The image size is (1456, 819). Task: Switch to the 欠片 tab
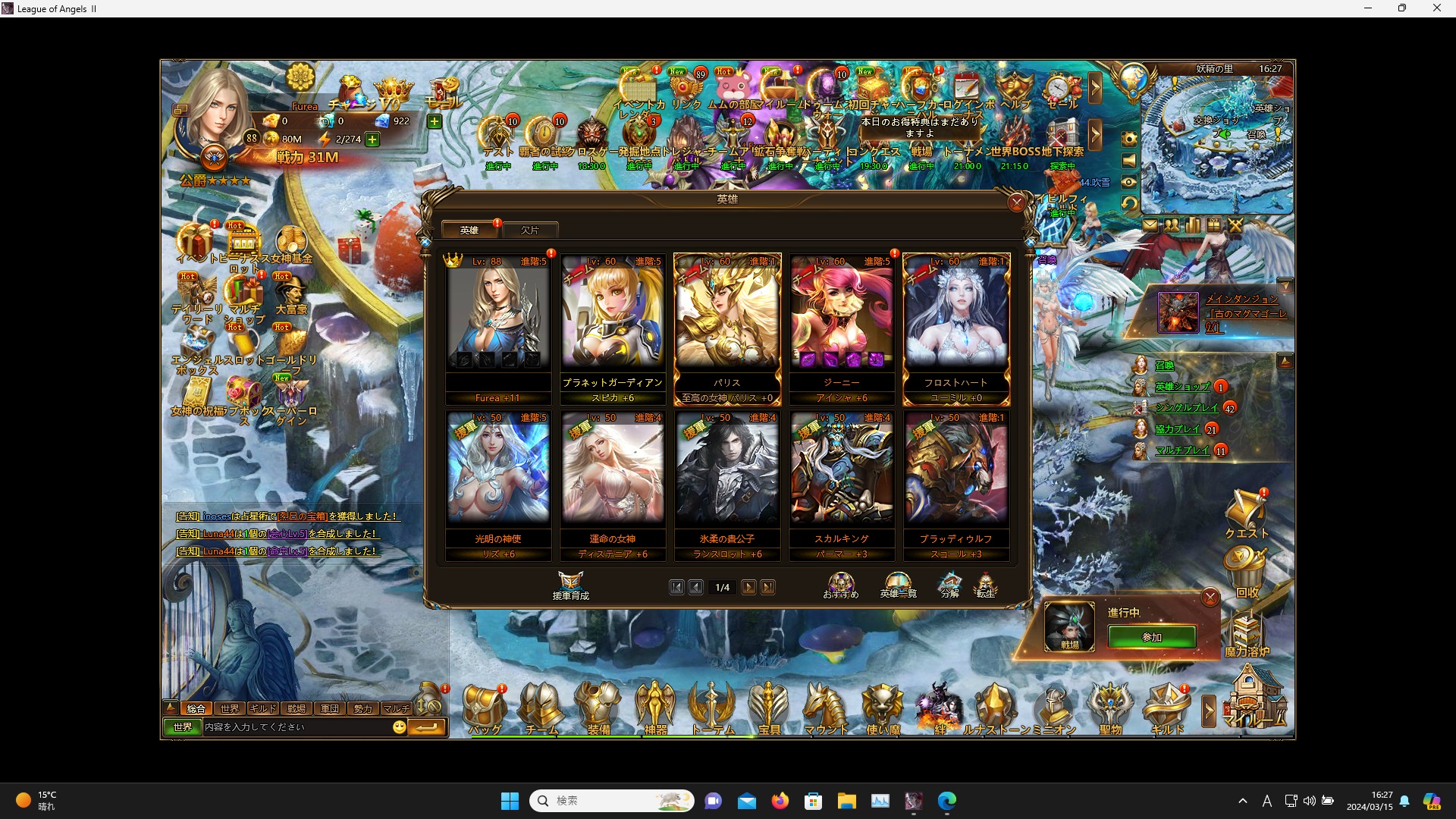(530, 230)
